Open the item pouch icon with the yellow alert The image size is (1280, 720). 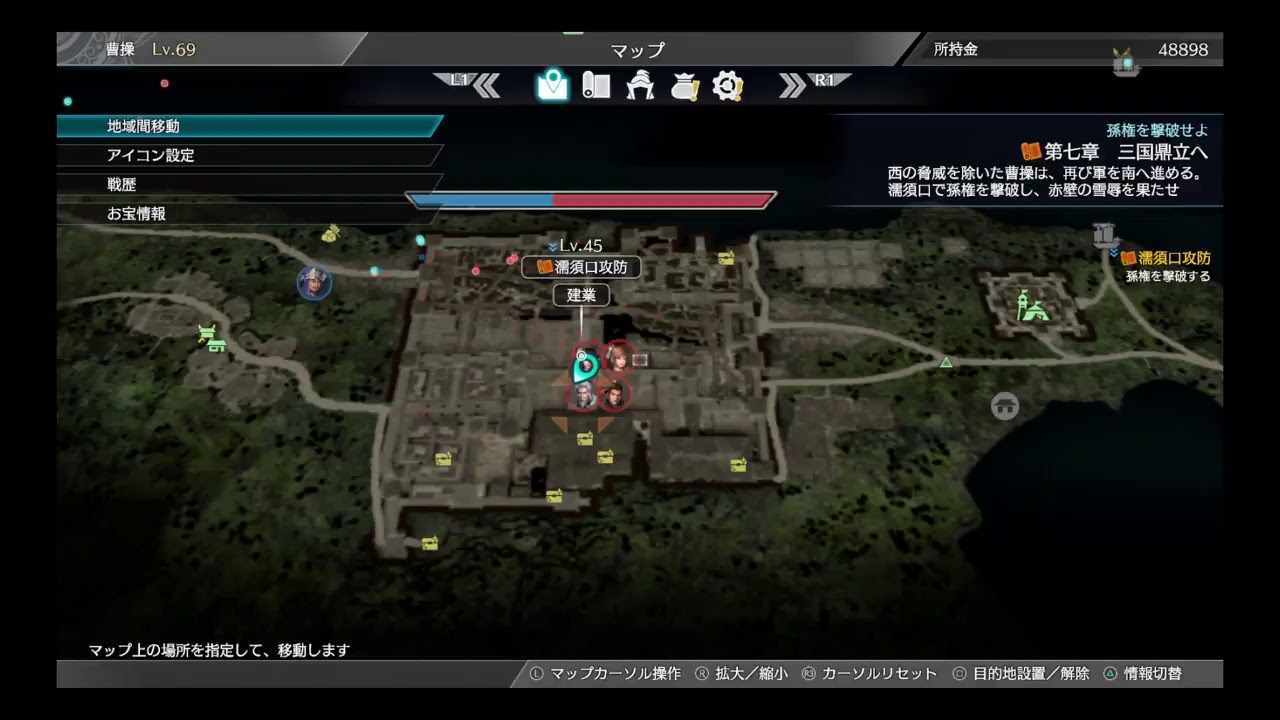coord(684,86)
